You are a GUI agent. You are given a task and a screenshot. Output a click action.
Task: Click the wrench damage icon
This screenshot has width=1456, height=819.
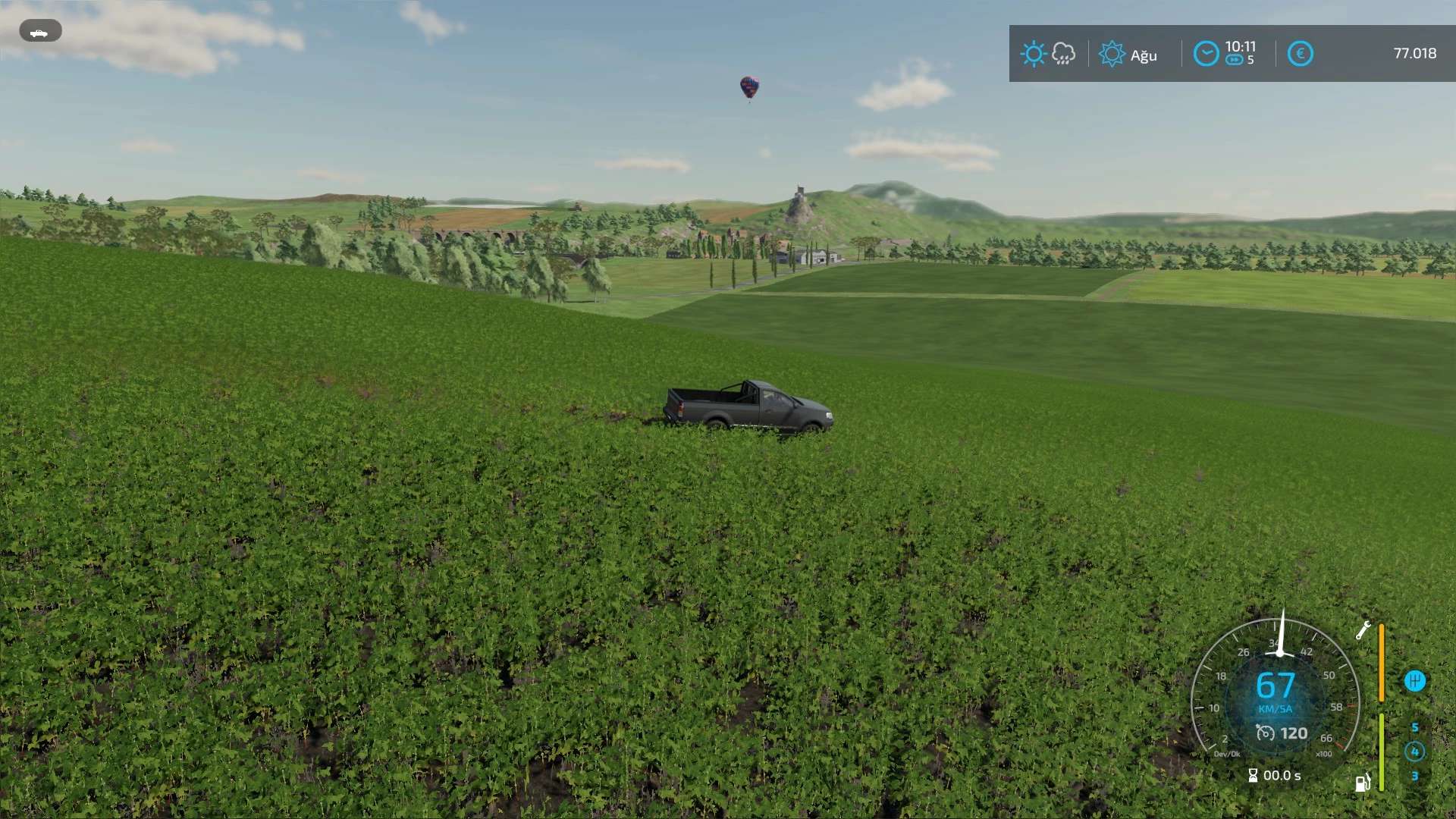tap(1363, 630)
